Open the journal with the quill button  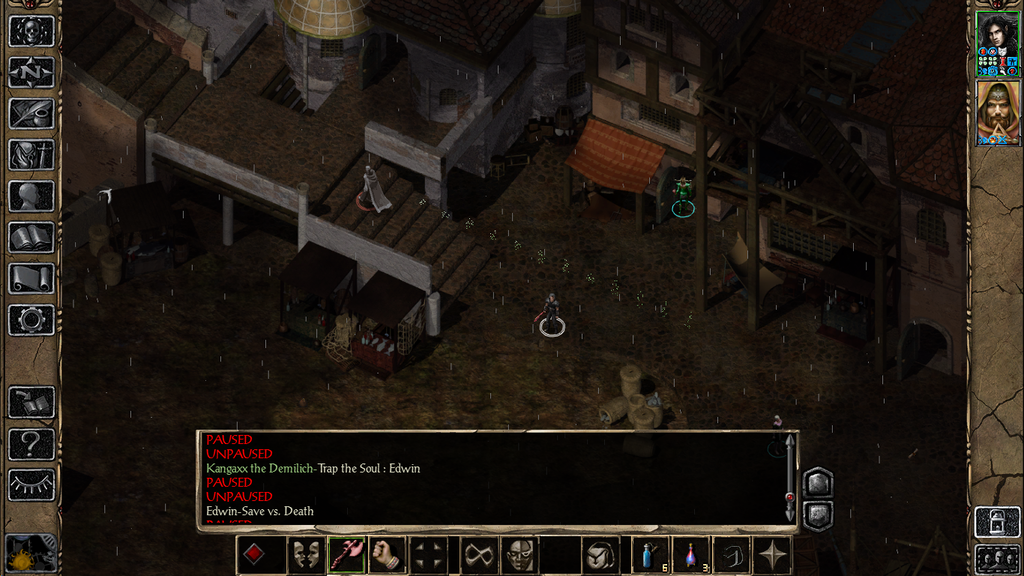[x=31, y=113]
